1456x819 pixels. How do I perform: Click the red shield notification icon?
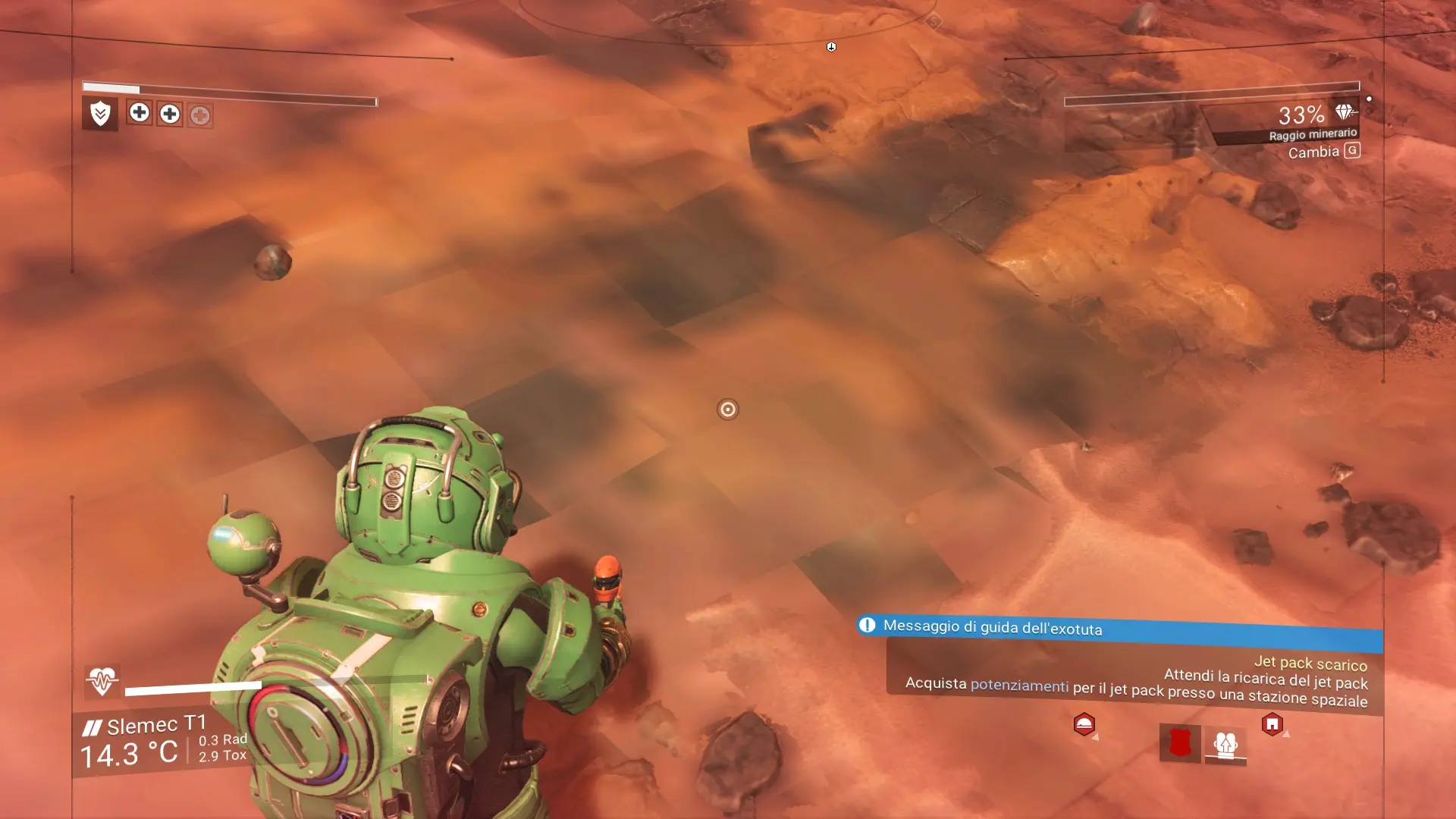(1180, 742)
